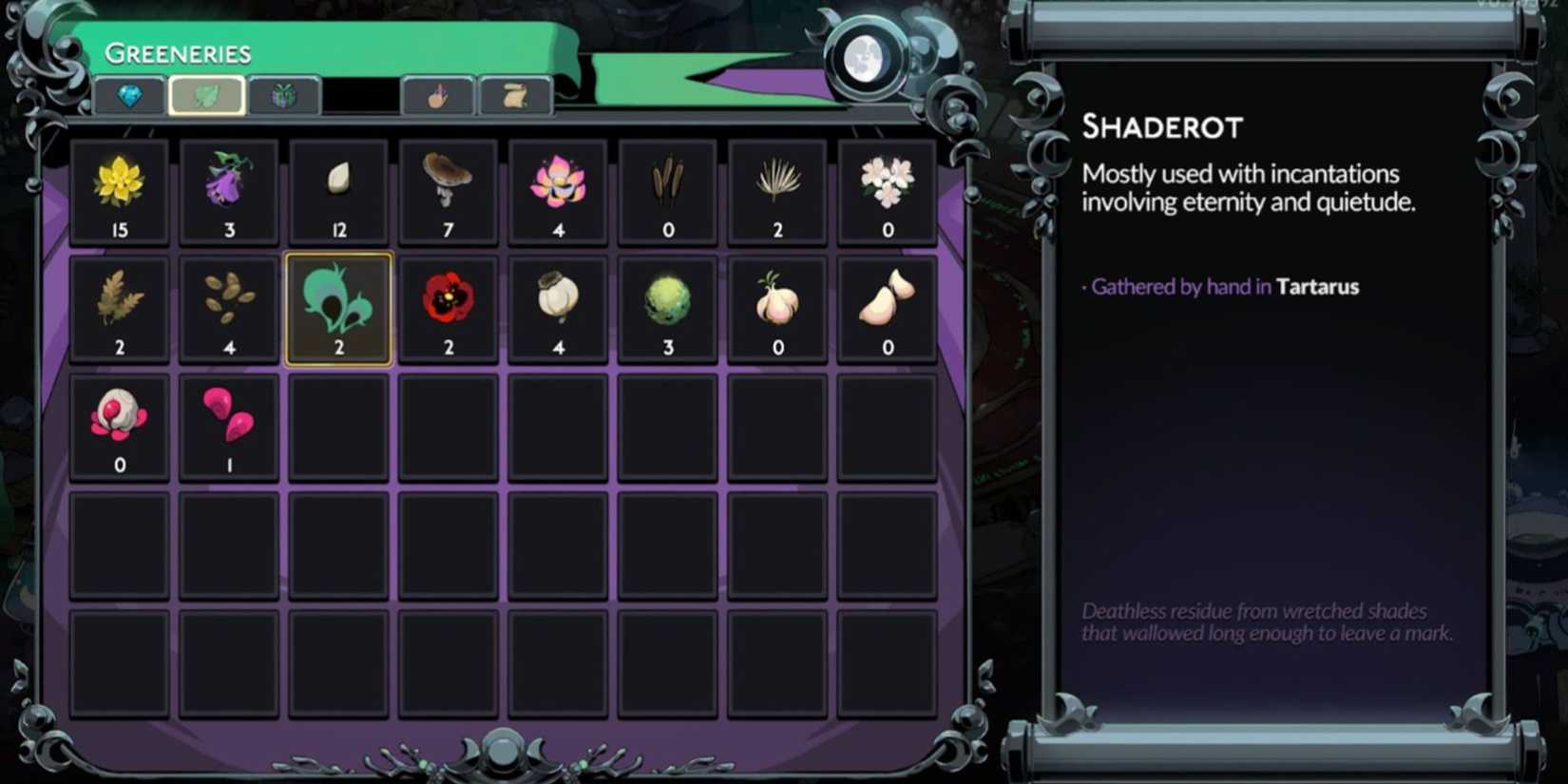Select the pink seed pods with count 1
Viewport: 1568px width, 784px height.
(x=228, y=423)
